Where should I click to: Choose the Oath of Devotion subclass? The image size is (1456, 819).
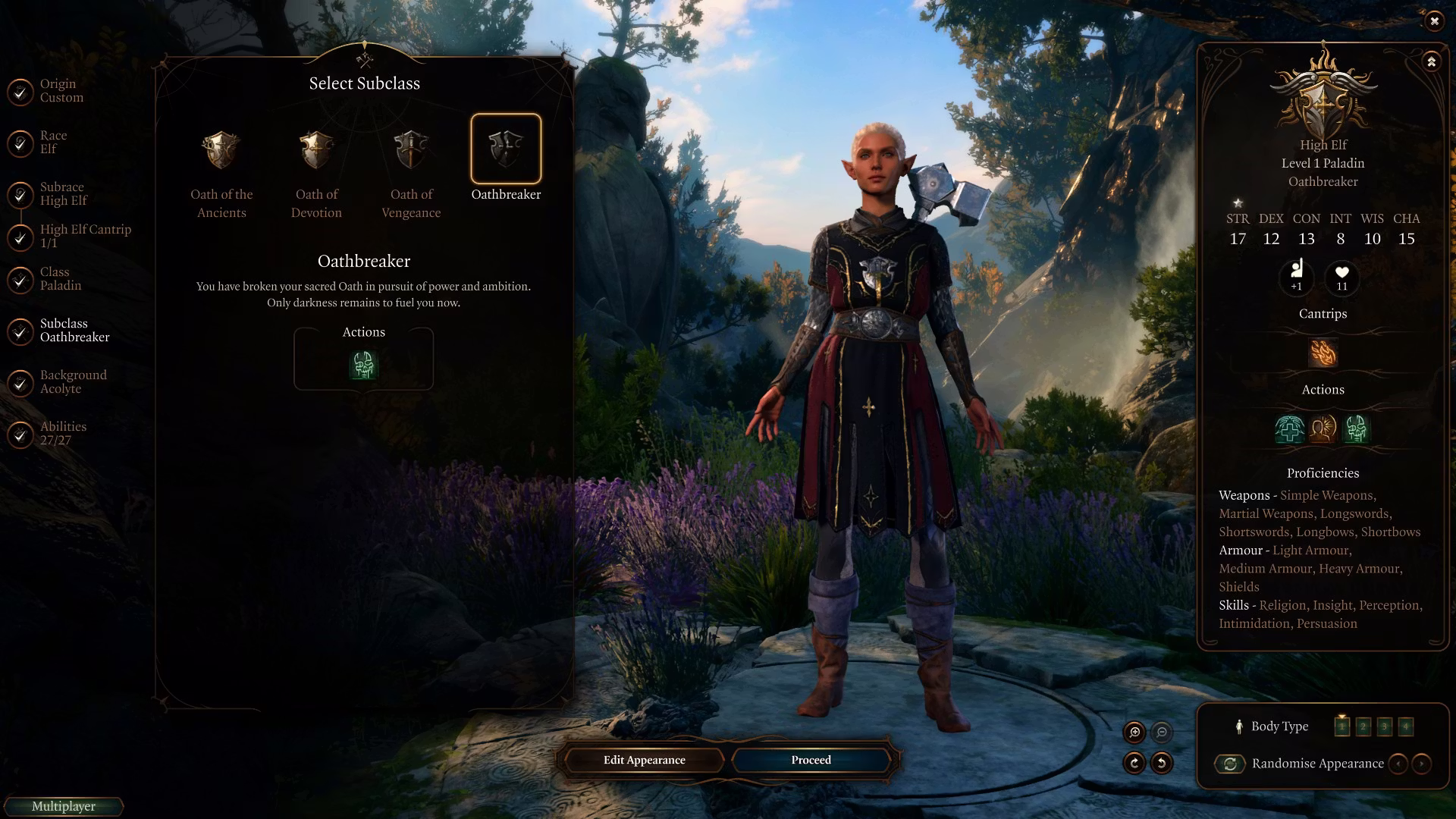coord(316,150)
